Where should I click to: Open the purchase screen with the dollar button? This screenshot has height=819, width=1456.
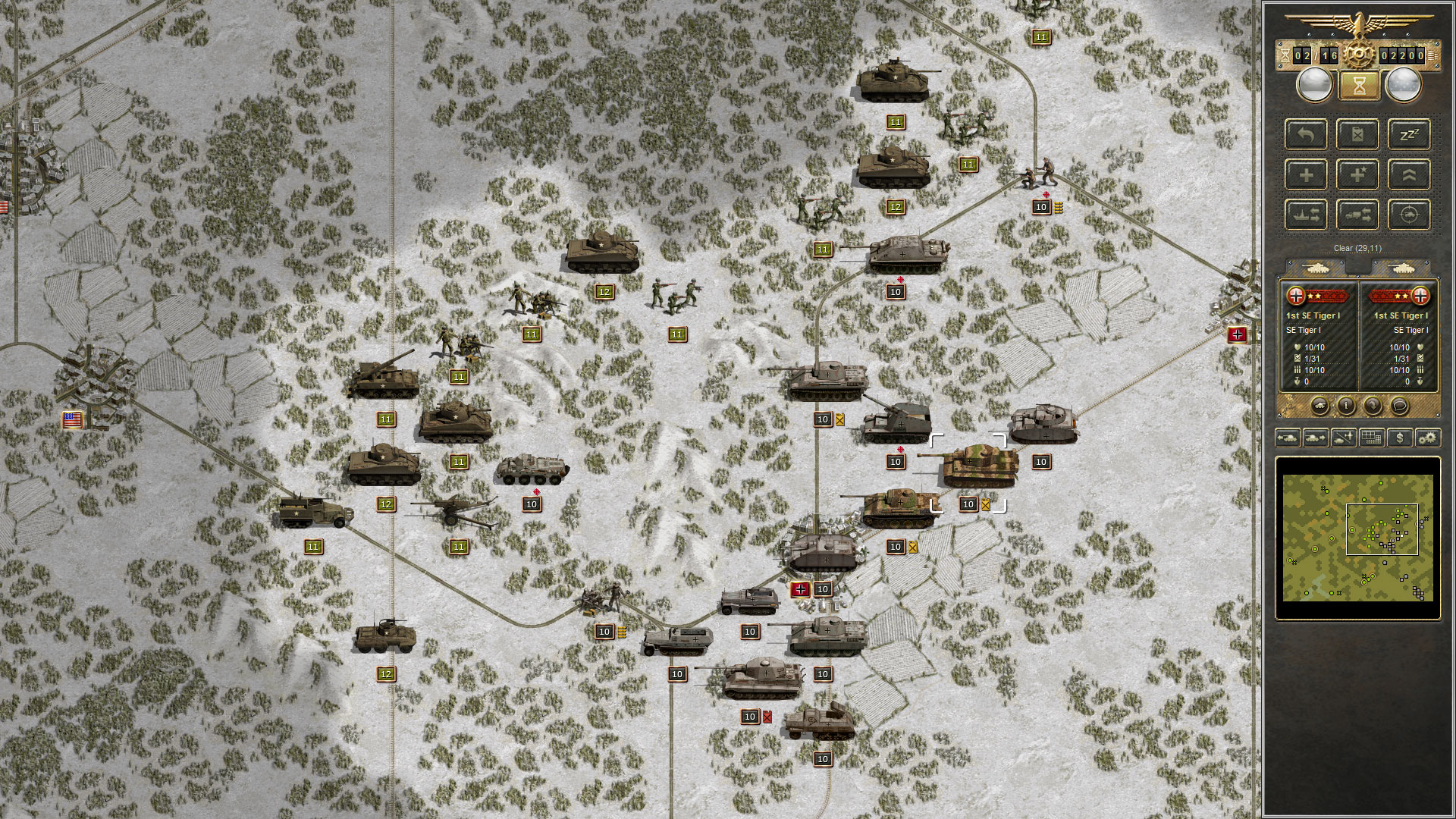coord(1399,438)
